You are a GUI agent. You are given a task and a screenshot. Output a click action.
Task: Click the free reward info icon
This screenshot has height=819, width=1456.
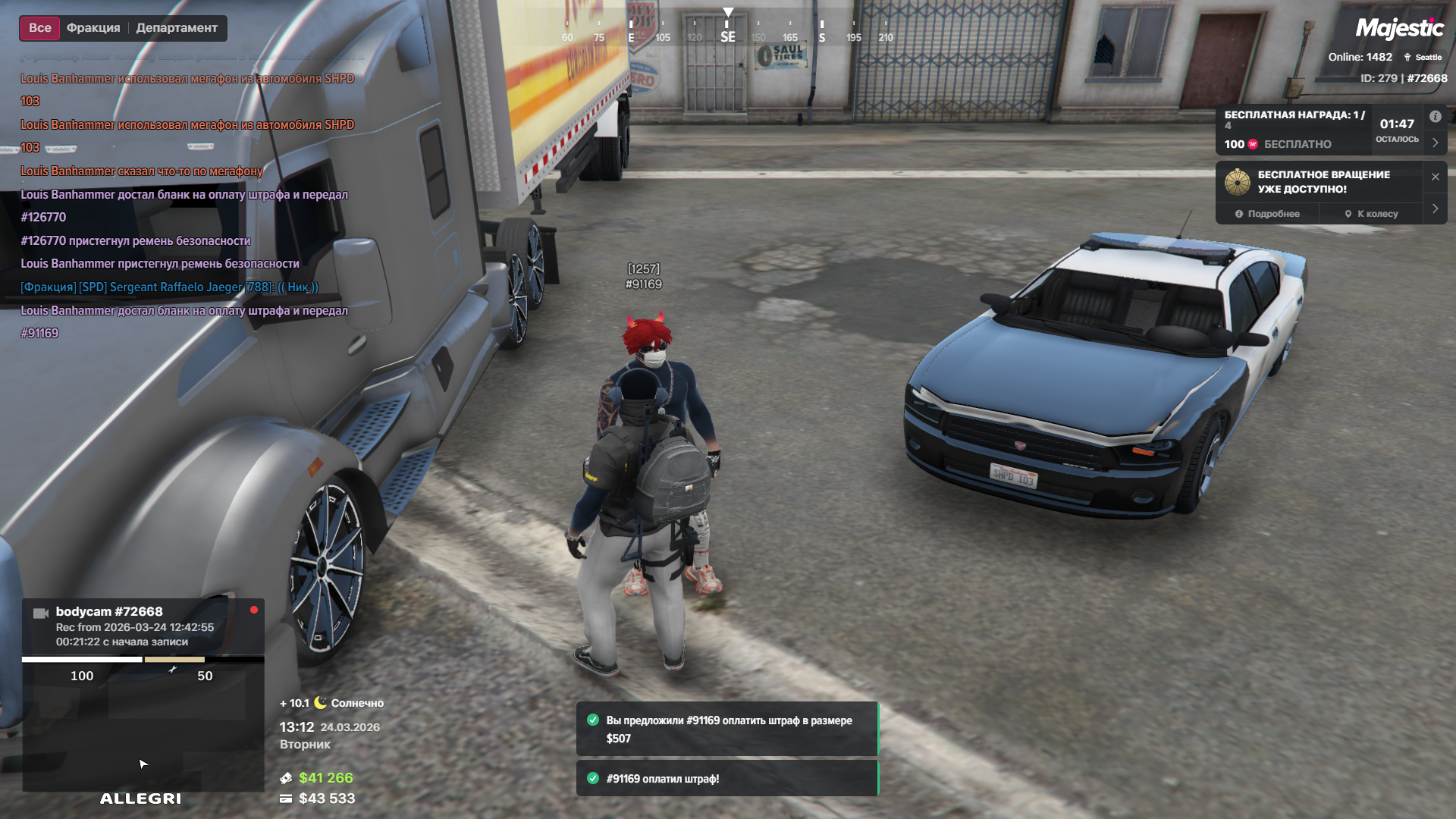(x=1435, y=117)
